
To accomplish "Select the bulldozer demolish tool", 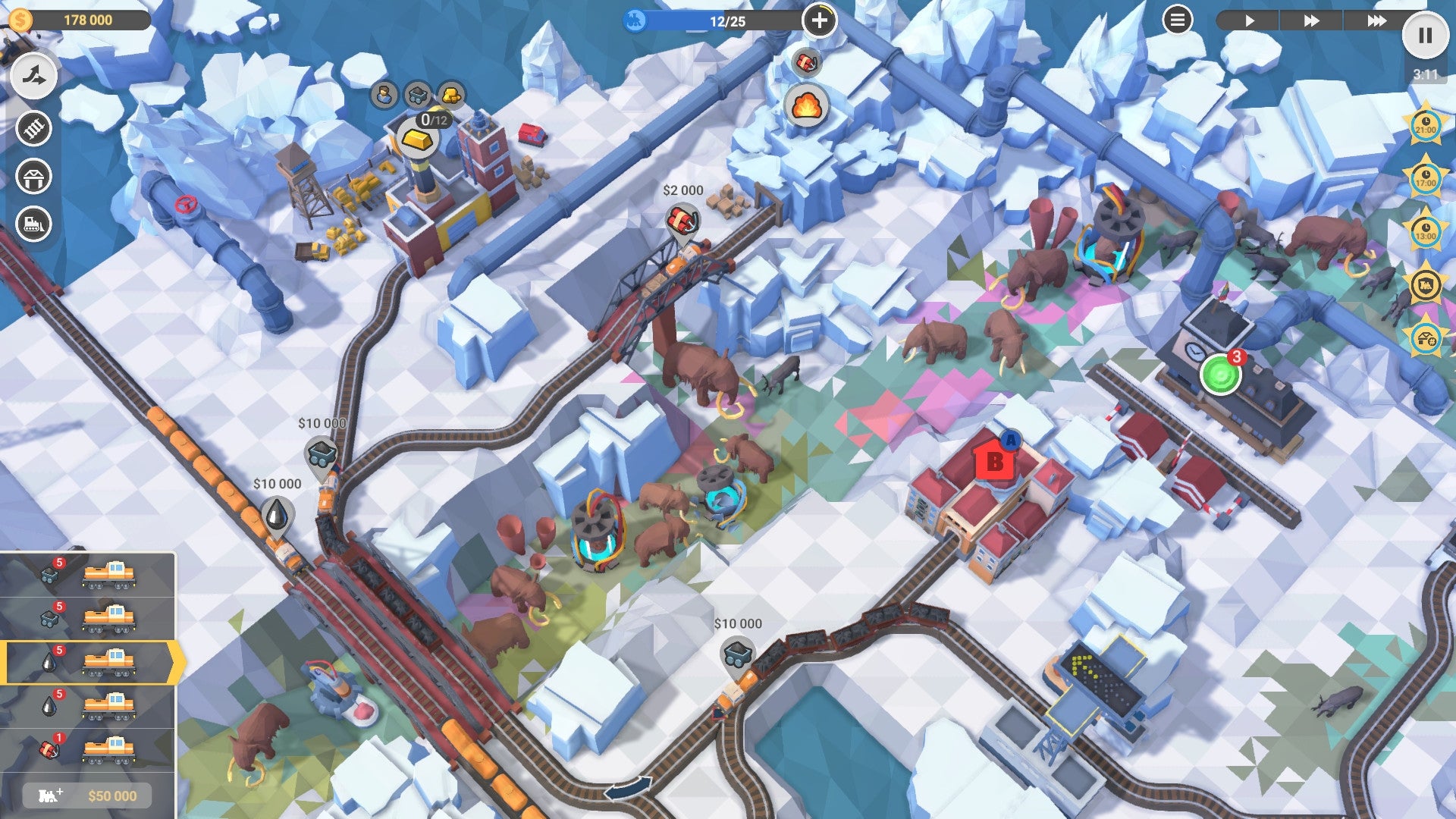I will (32, 224).
